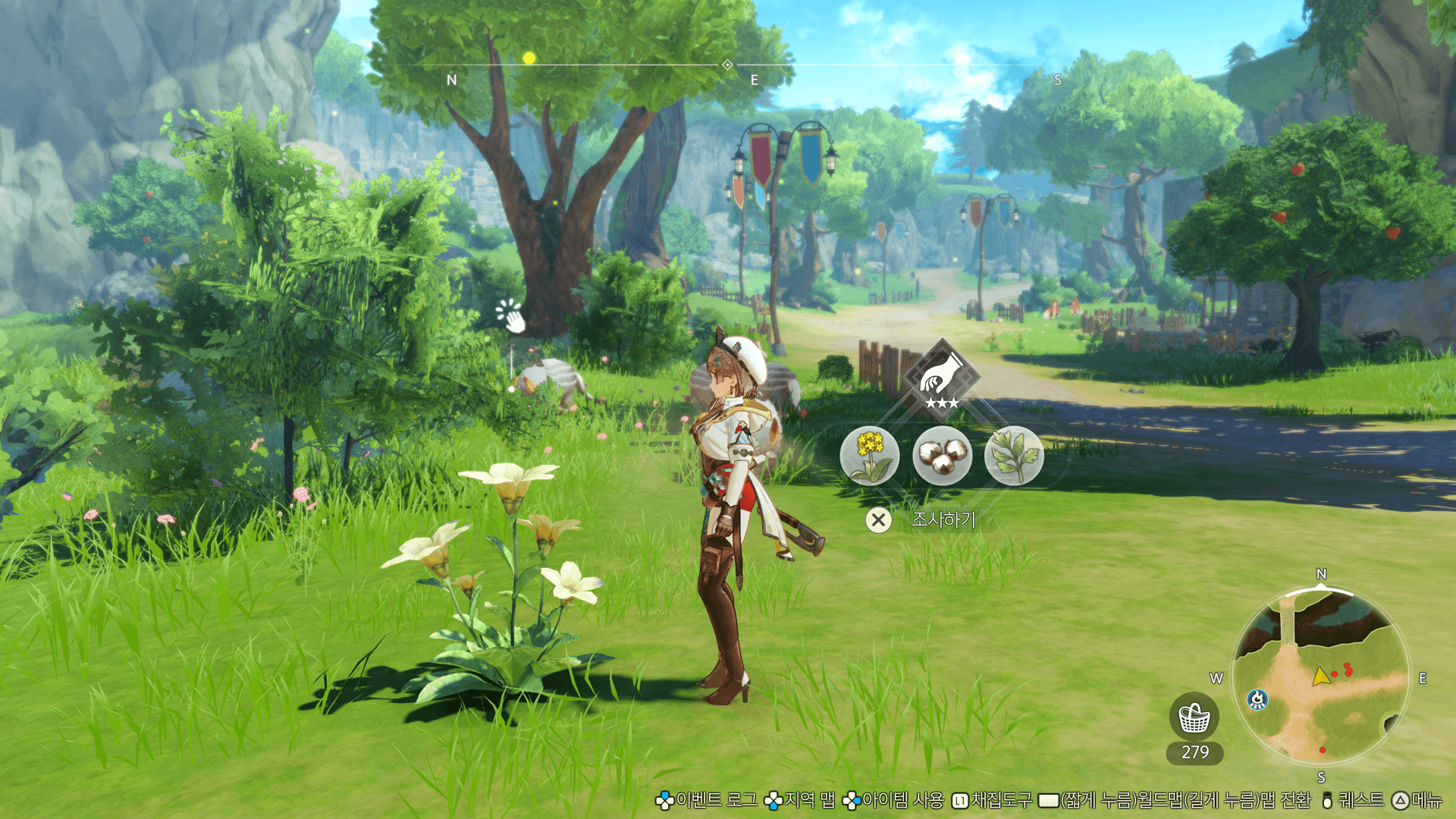Activate the 조사하기 investigate prompt label
Screen dimensions: 1456x819
coord(943,519)
